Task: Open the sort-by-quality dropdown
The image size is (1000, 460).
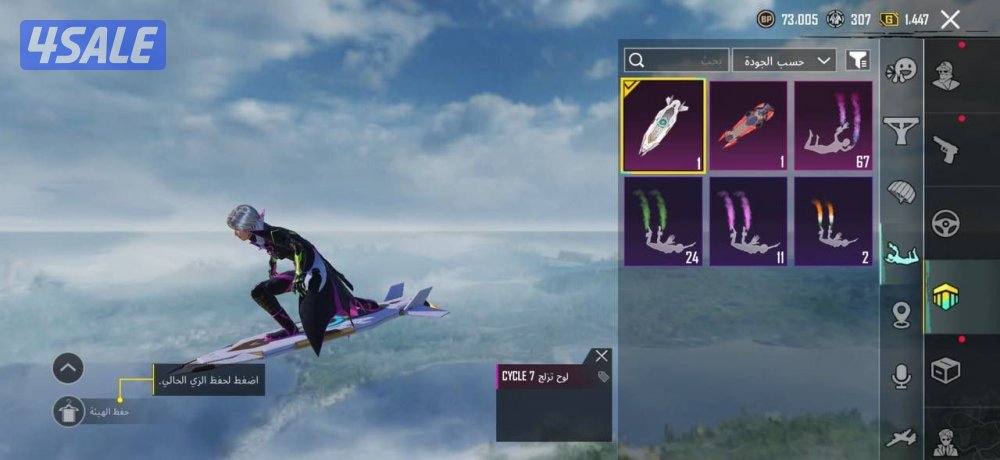Action: pos(784,60)
